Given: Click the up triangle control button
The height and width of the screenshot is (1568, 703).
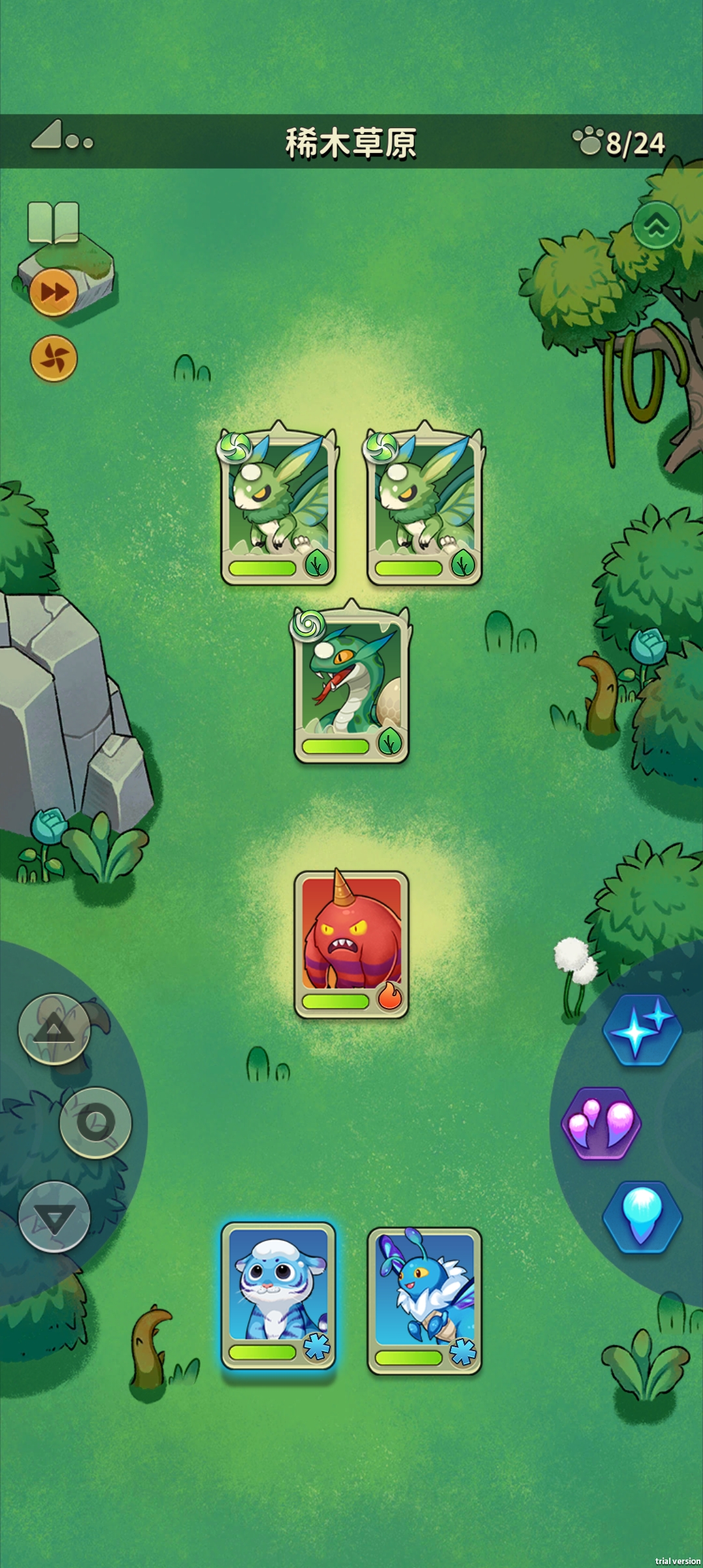Looking at the screenshot, I should [x=54, y=1029].
